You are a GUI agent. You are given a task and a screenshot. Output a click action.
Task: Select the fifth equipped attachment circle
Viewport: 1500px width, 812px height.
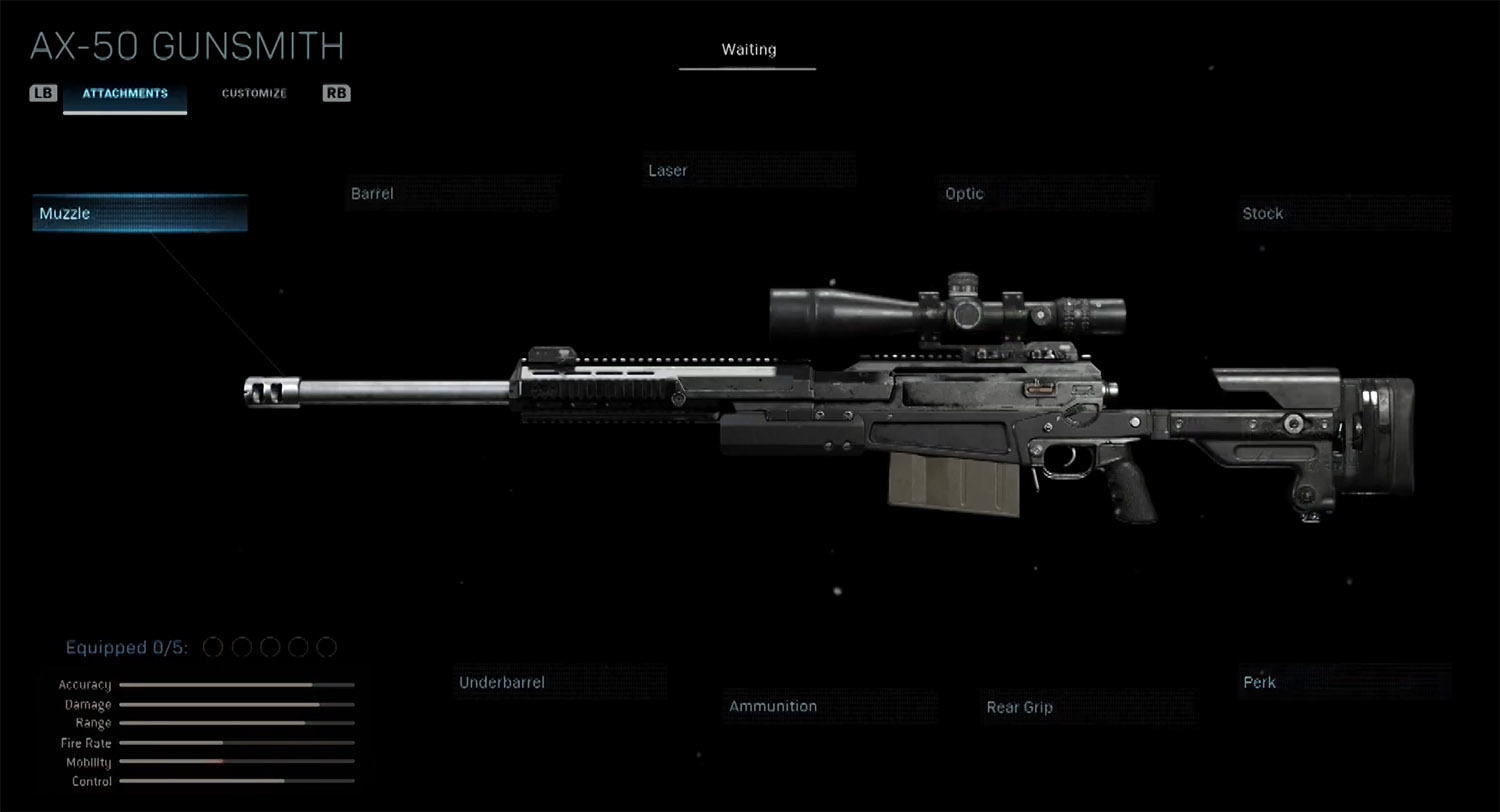pyautogui.click(x=325, y=647)
